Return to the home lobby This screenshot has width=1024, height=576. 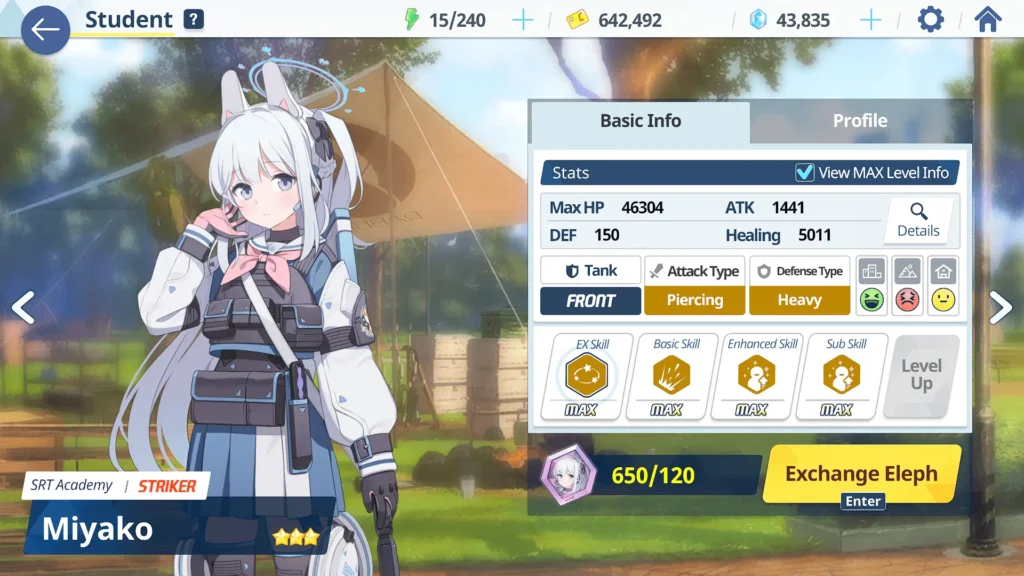pyautogui.click(x=987, y=20)
